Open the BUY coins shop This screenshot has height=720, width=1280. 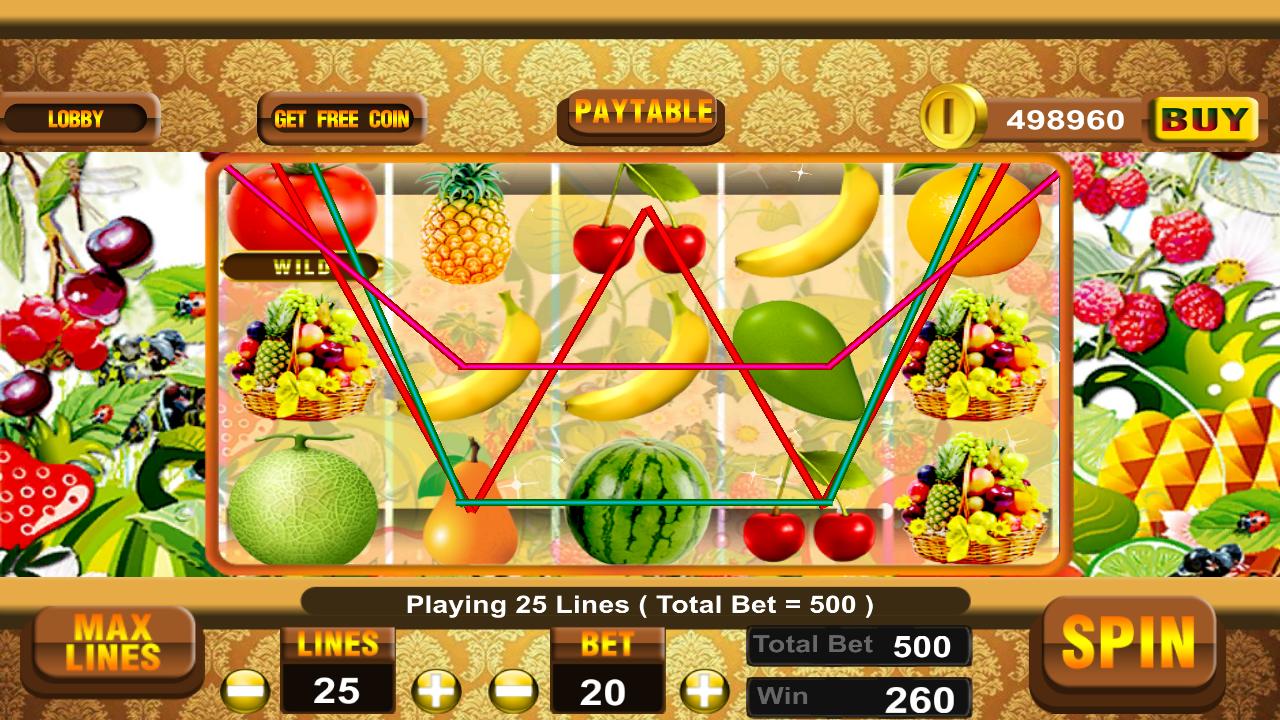(1204, 119)
